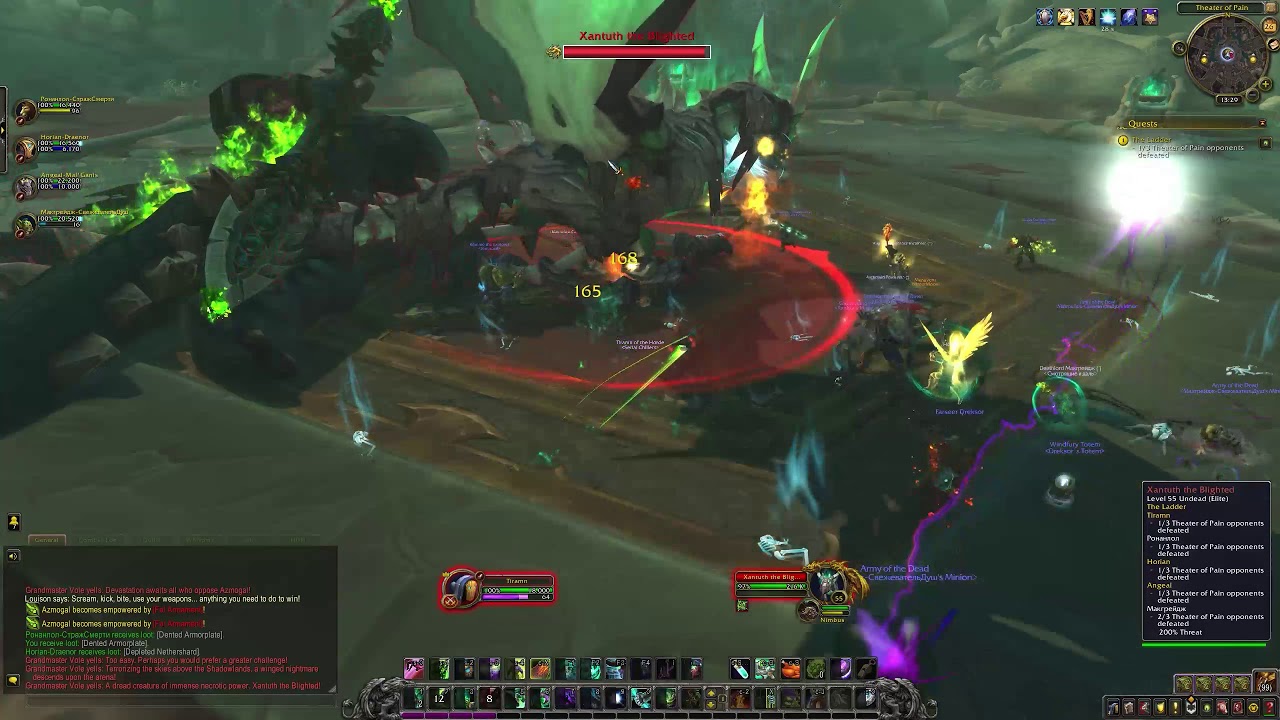Open the in-game Shop coin icon
Viewport: 1280px width, 720px height.
tap(1253, 707)
